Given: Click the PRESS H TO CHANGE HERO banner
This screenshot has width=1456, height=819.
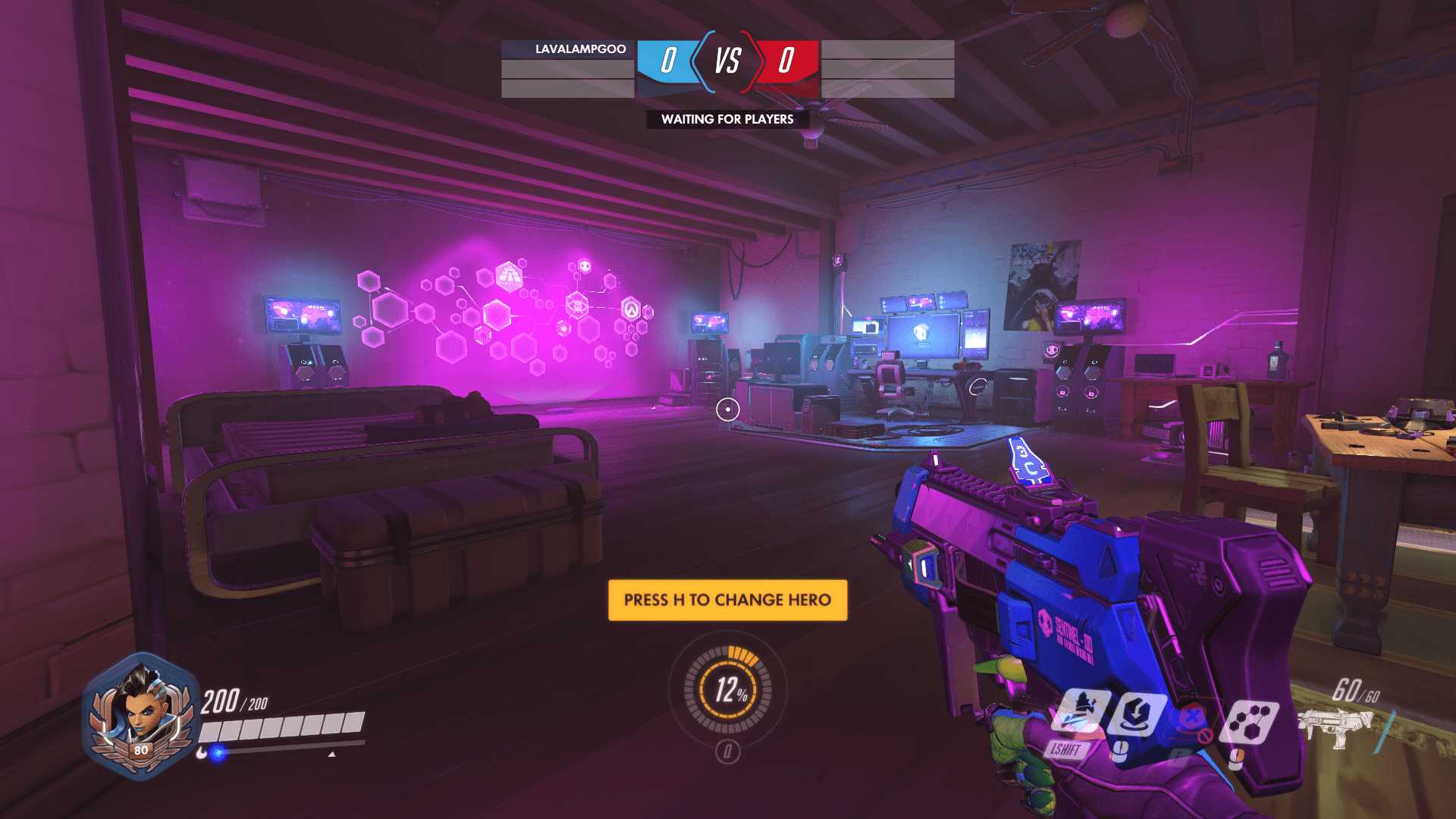Looking at the screenshot, I should (x=726, y=599).
